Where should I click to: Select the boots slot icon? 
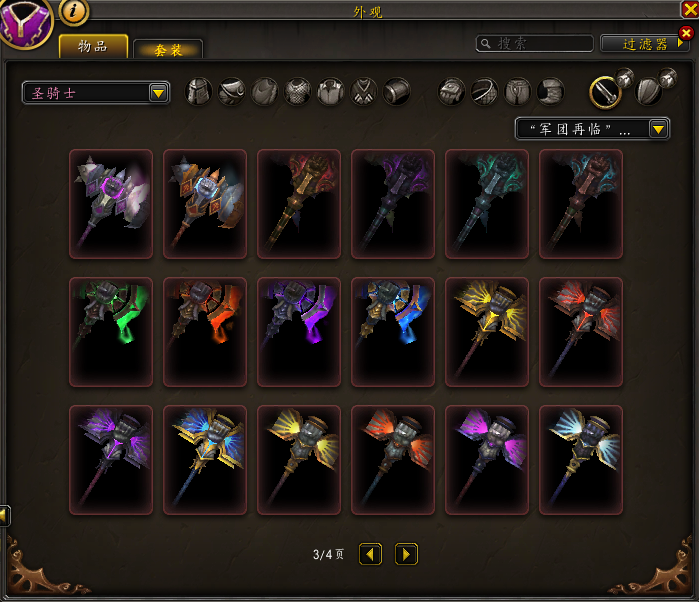pos(549,92)
